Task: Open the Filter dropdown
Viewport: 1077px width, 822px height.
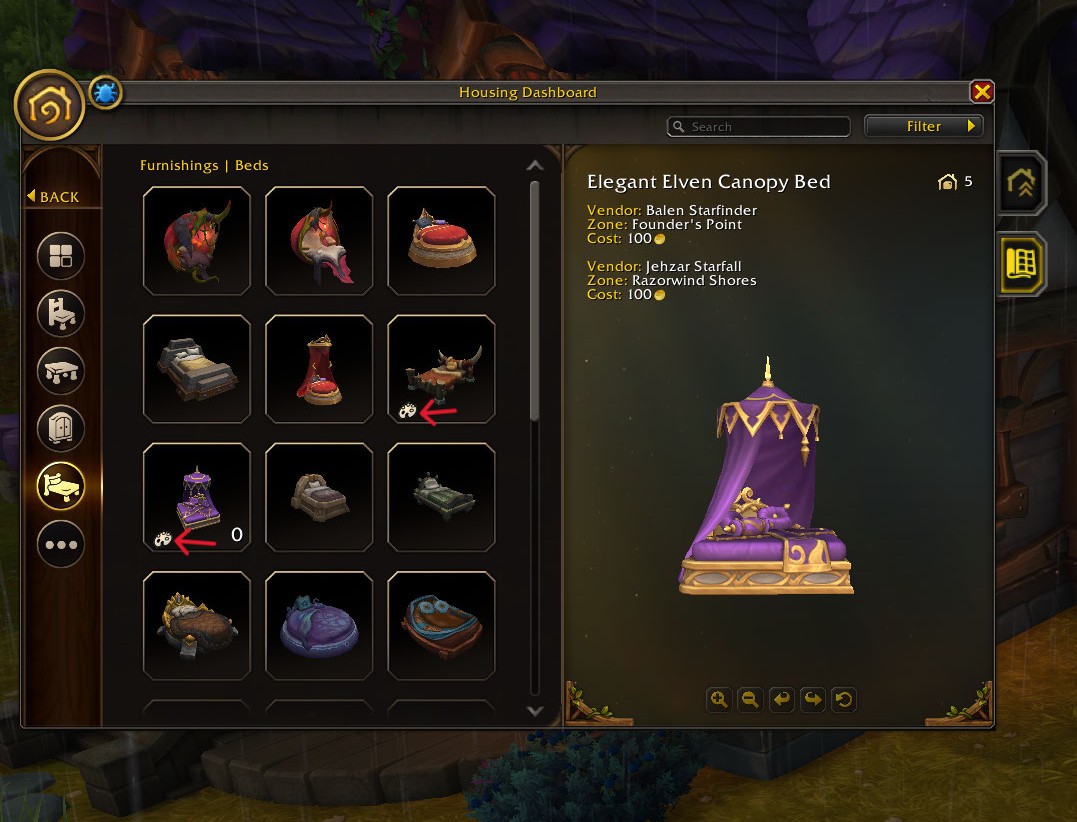Action: click(x=924, y=127)
